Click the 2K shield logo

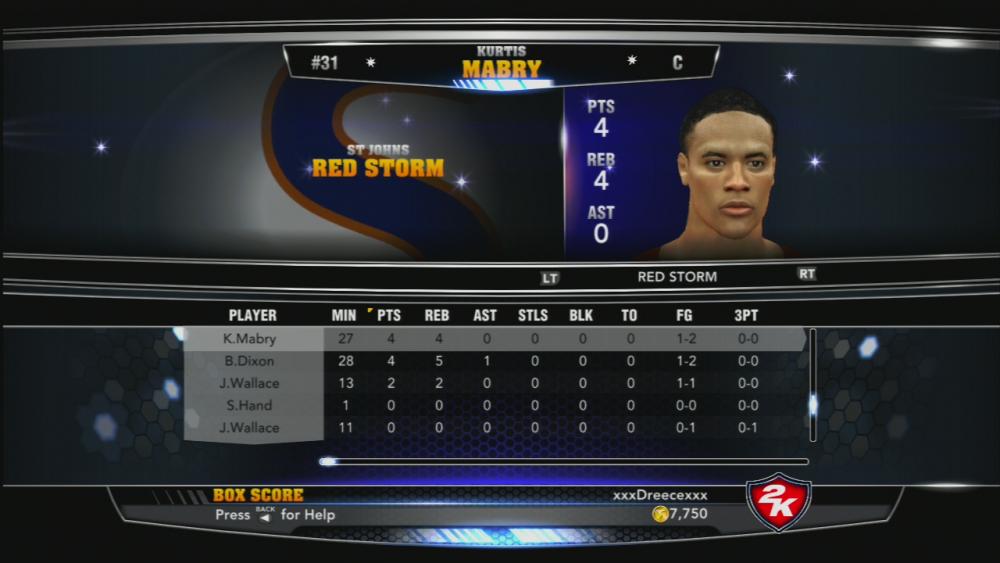pyautogui.click(x=778, y=501)
